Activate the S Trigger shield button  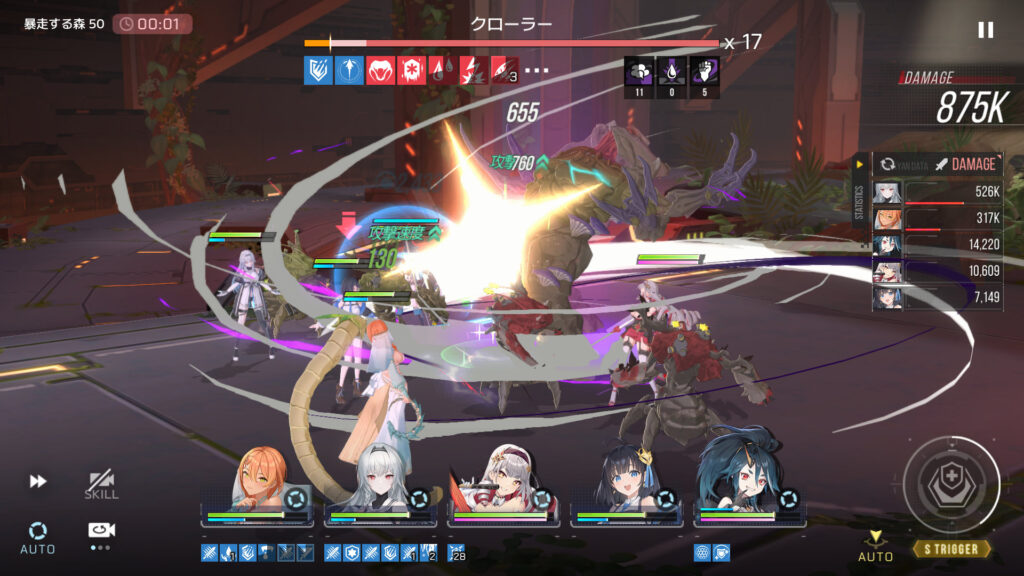tap(950, 486)
